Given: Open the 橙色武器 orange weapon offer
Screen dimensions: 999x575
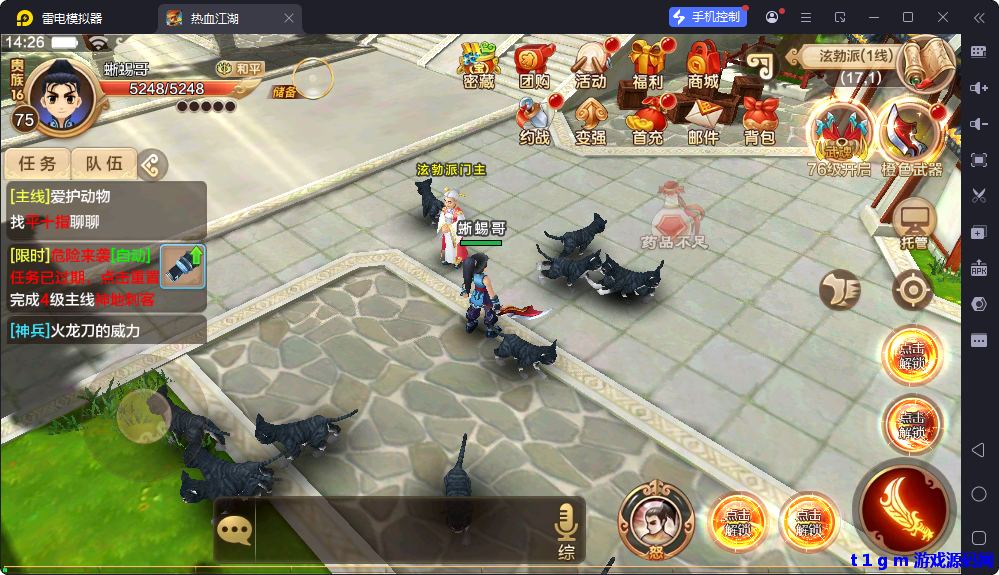Looking at the screenshot, I should click(x=911, y=137).
